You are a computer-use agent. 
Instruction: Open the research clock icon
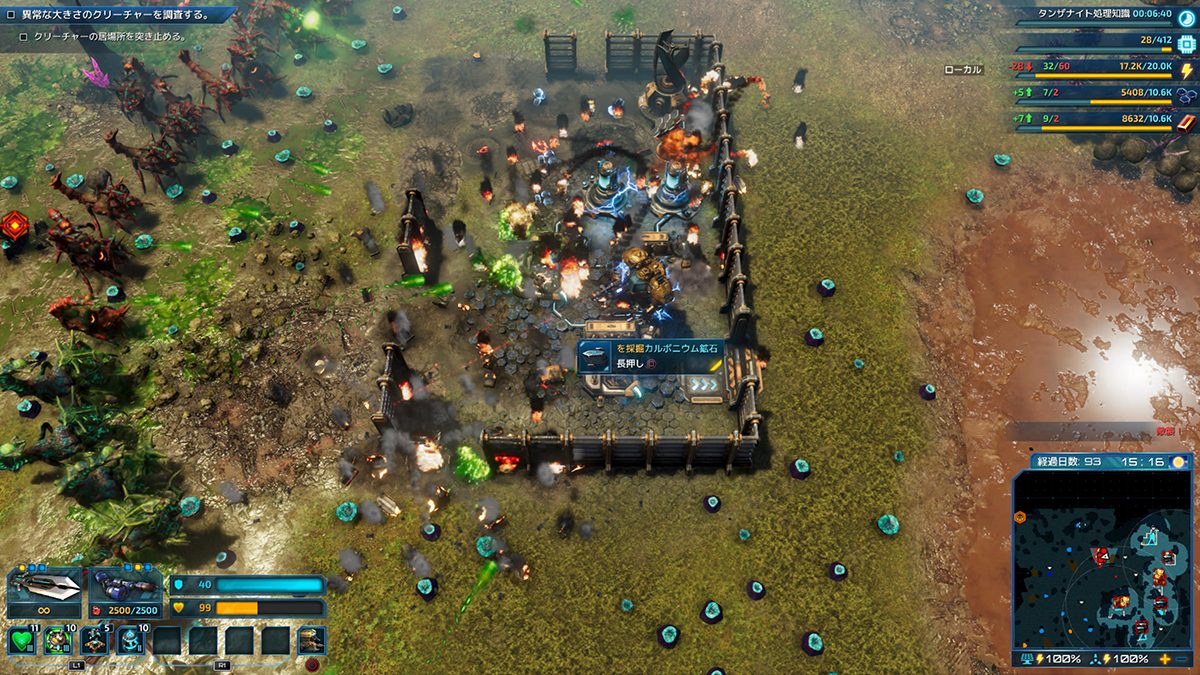coord(1186,16)
